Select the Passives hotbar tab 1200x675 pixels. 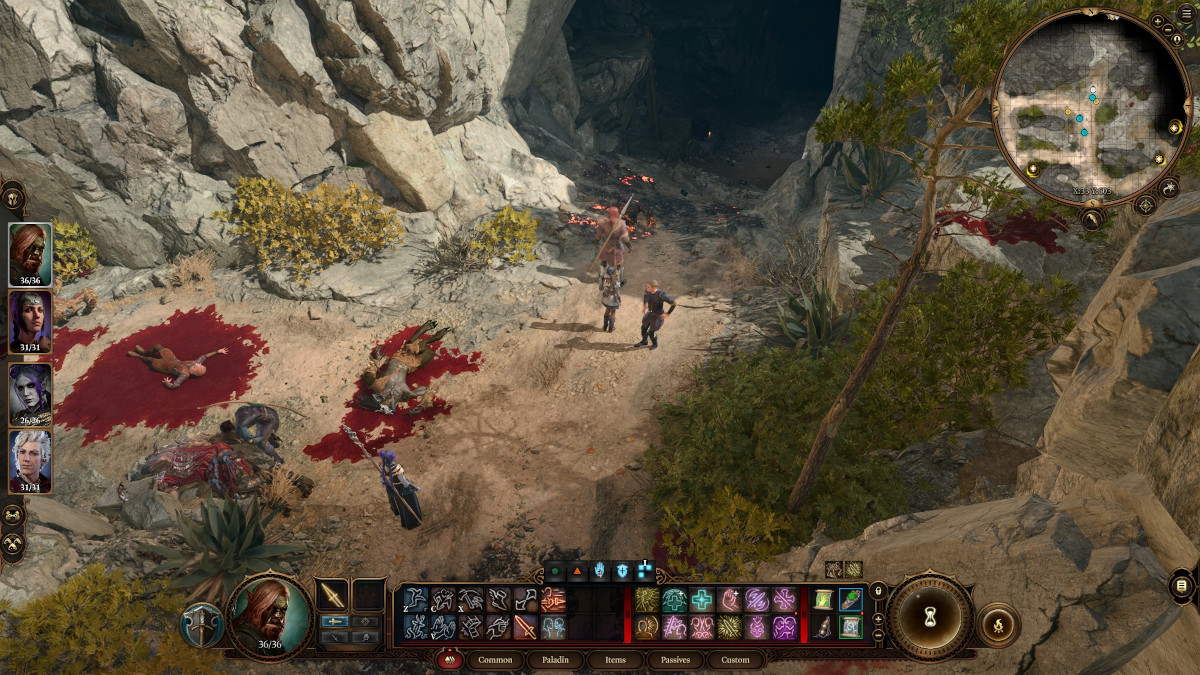click(x=675, y=660)
